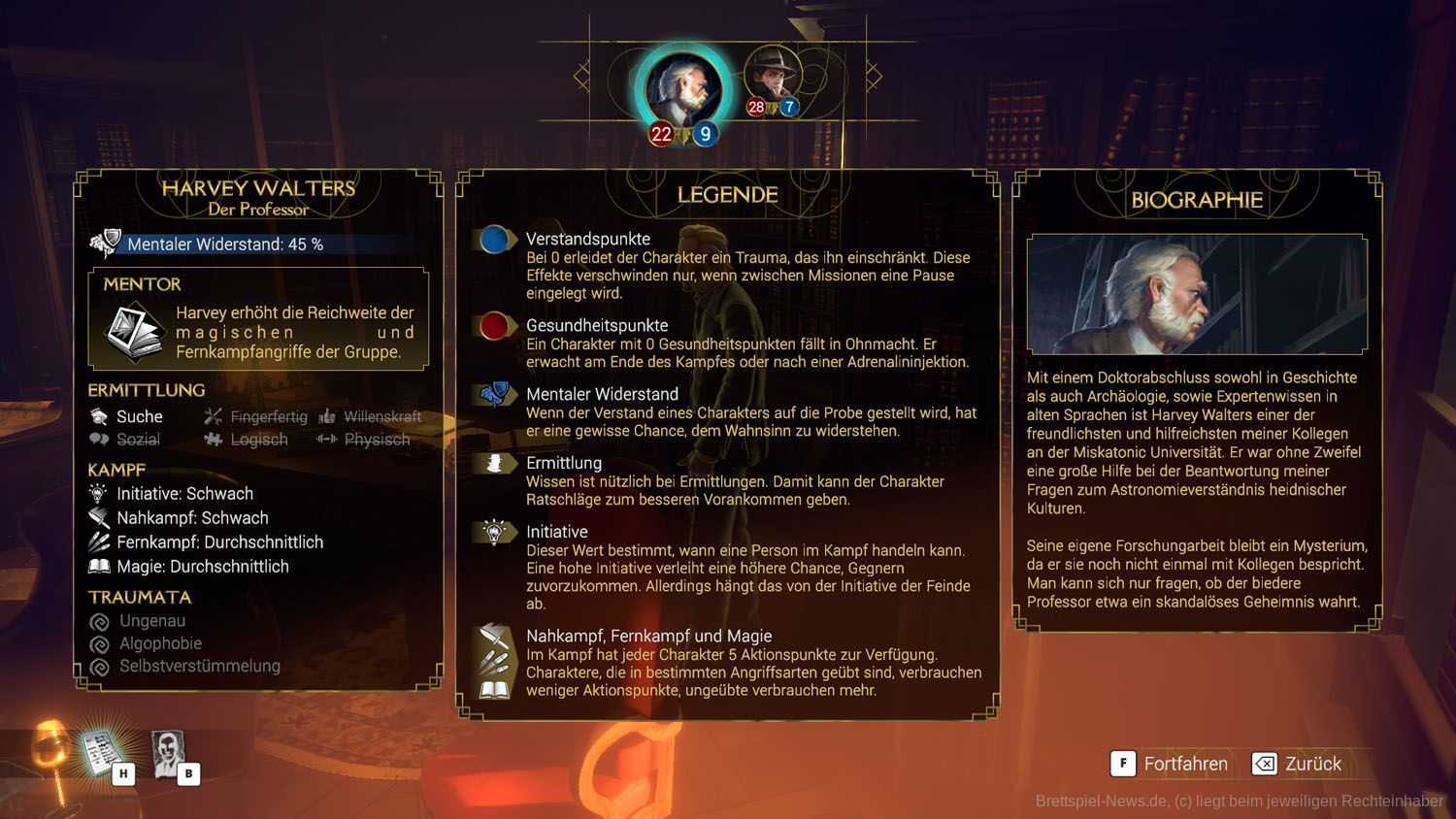This screenshot has height=819, width=1456.
Task: Click Zurück to go back
Action: point(1297,764)
